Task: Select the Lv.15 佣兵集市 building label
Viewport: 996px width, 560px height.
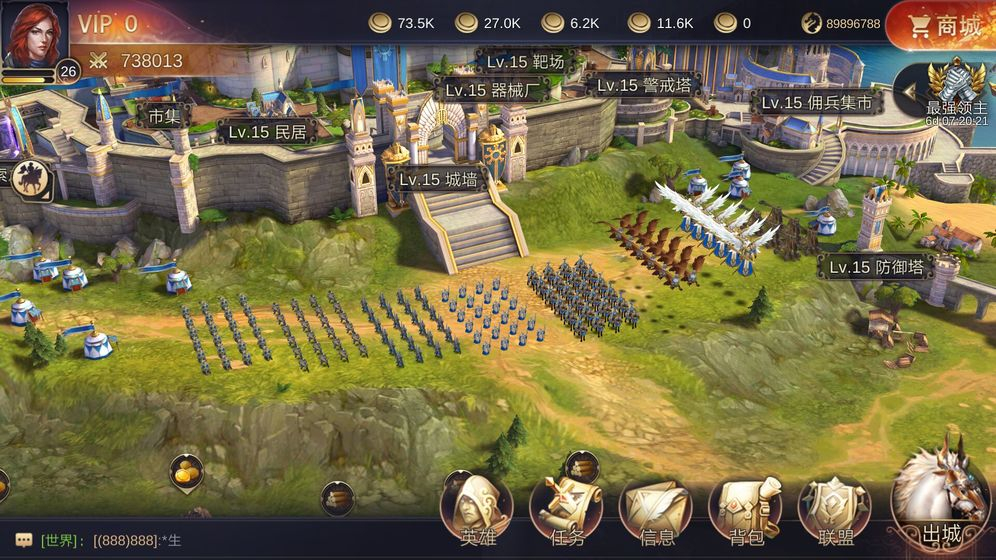Action: (x=815, y=102)
